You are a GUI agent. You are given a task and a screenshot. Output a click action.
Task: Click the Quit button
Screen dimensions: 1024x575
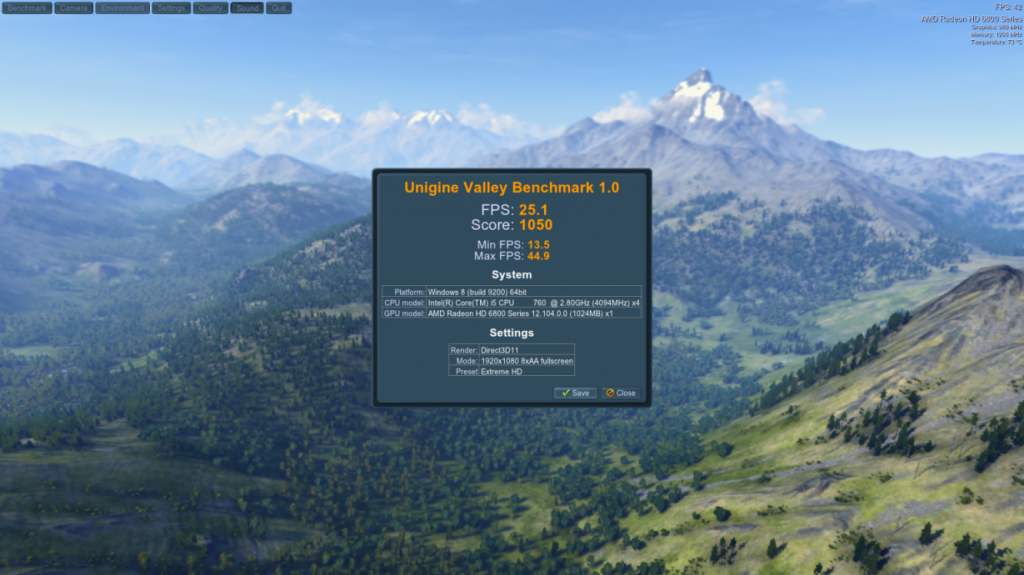point(279,8)
